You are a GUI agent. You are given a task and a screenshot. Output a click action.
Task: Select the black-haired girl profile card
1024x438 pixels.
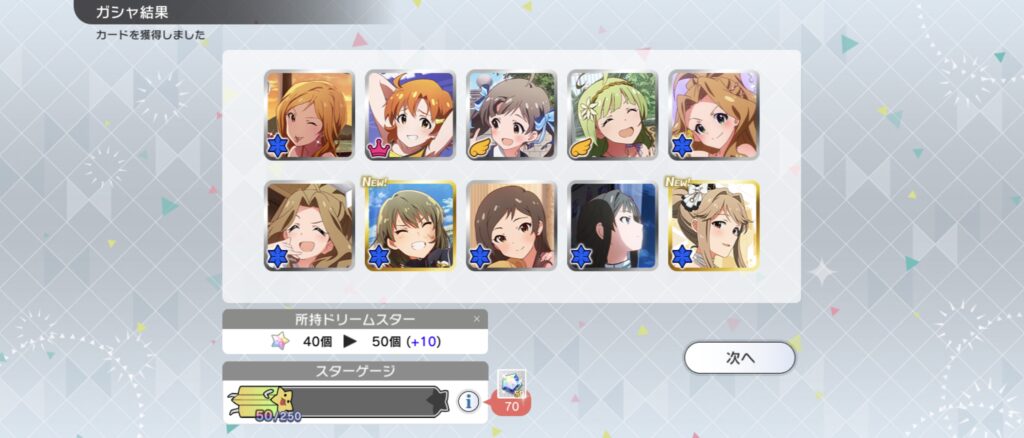pyautogui.click(x=612, y=225)
